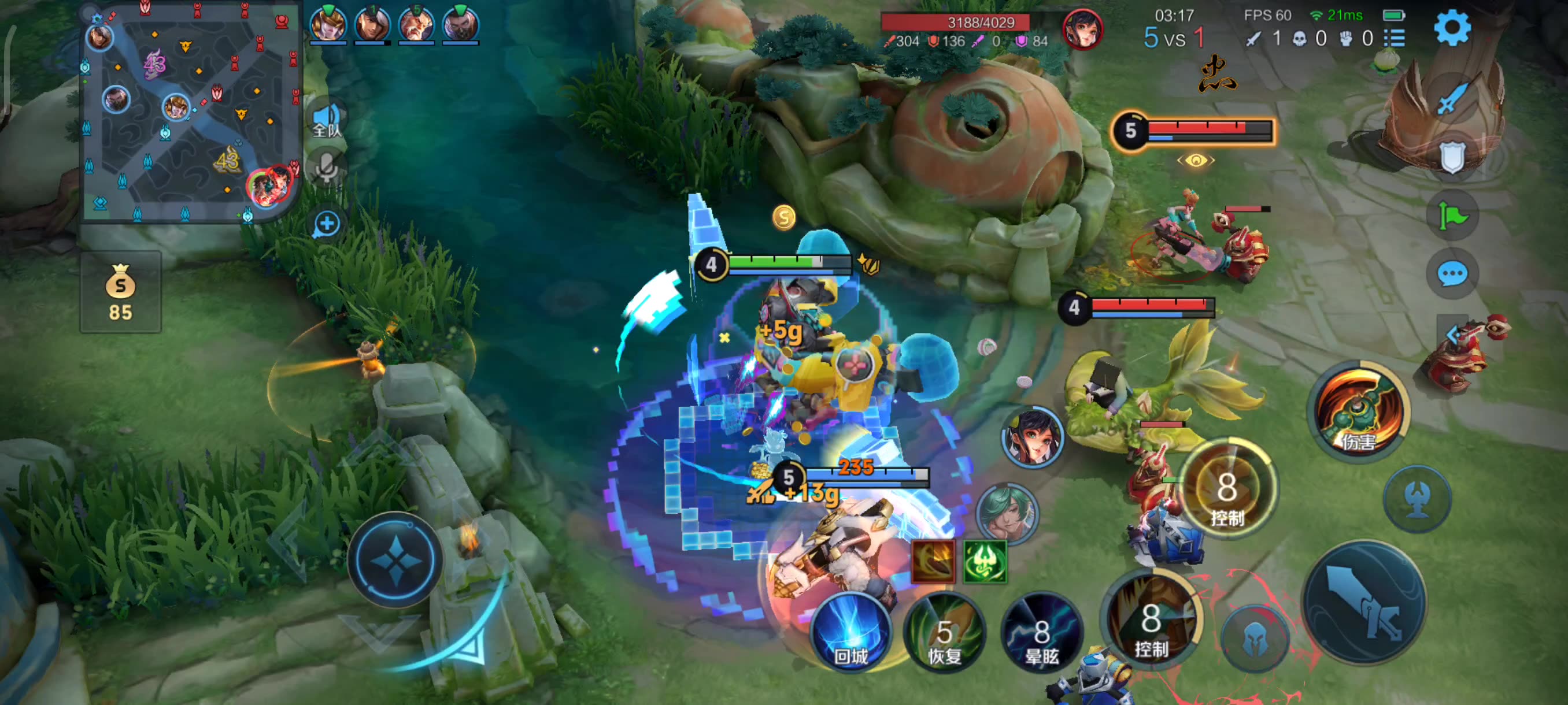The width and height of the screenshot is (1568, 705).
Task: Toggle the microphone button
Action: (x=327, y=167)
